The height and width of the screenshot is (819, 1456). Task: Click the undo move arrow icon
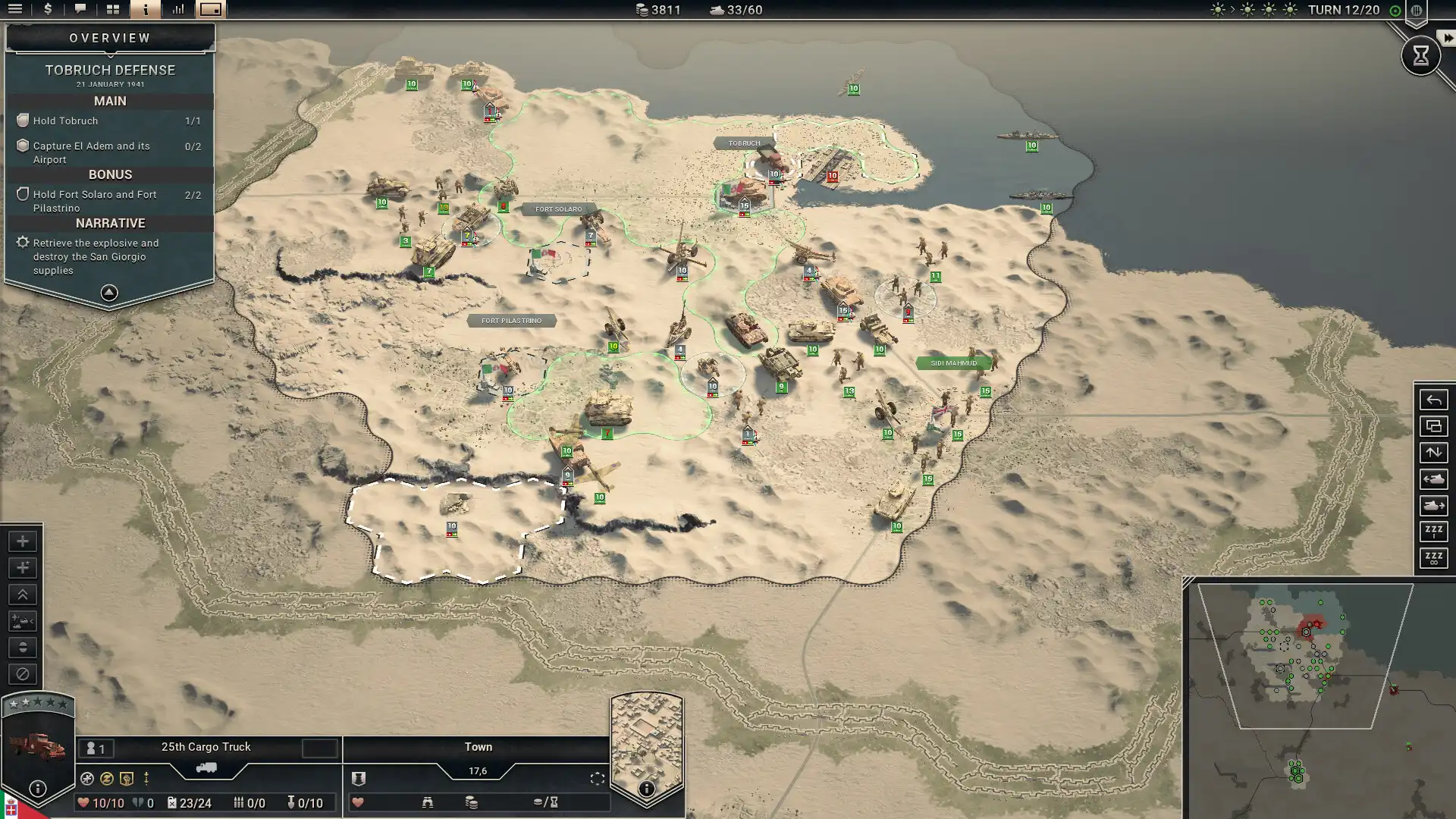point(1434,400)
